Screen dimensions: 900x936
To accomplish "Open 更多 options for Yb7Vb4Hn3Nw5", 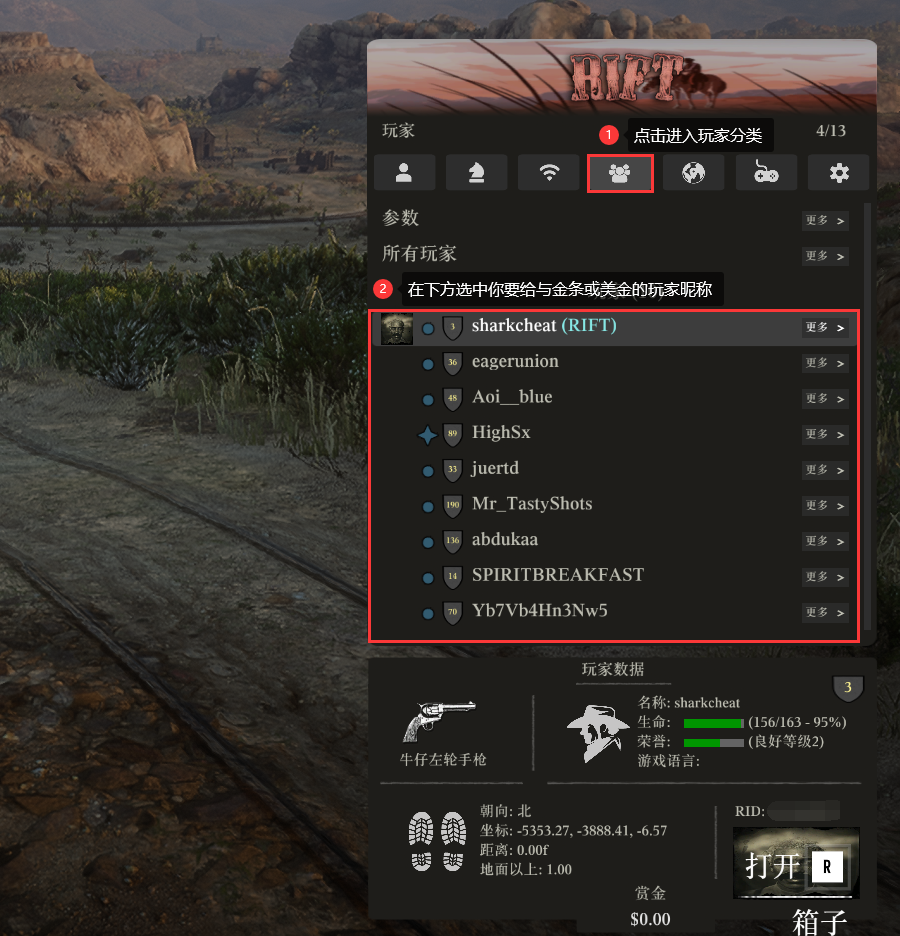I will tap(825, 612).
